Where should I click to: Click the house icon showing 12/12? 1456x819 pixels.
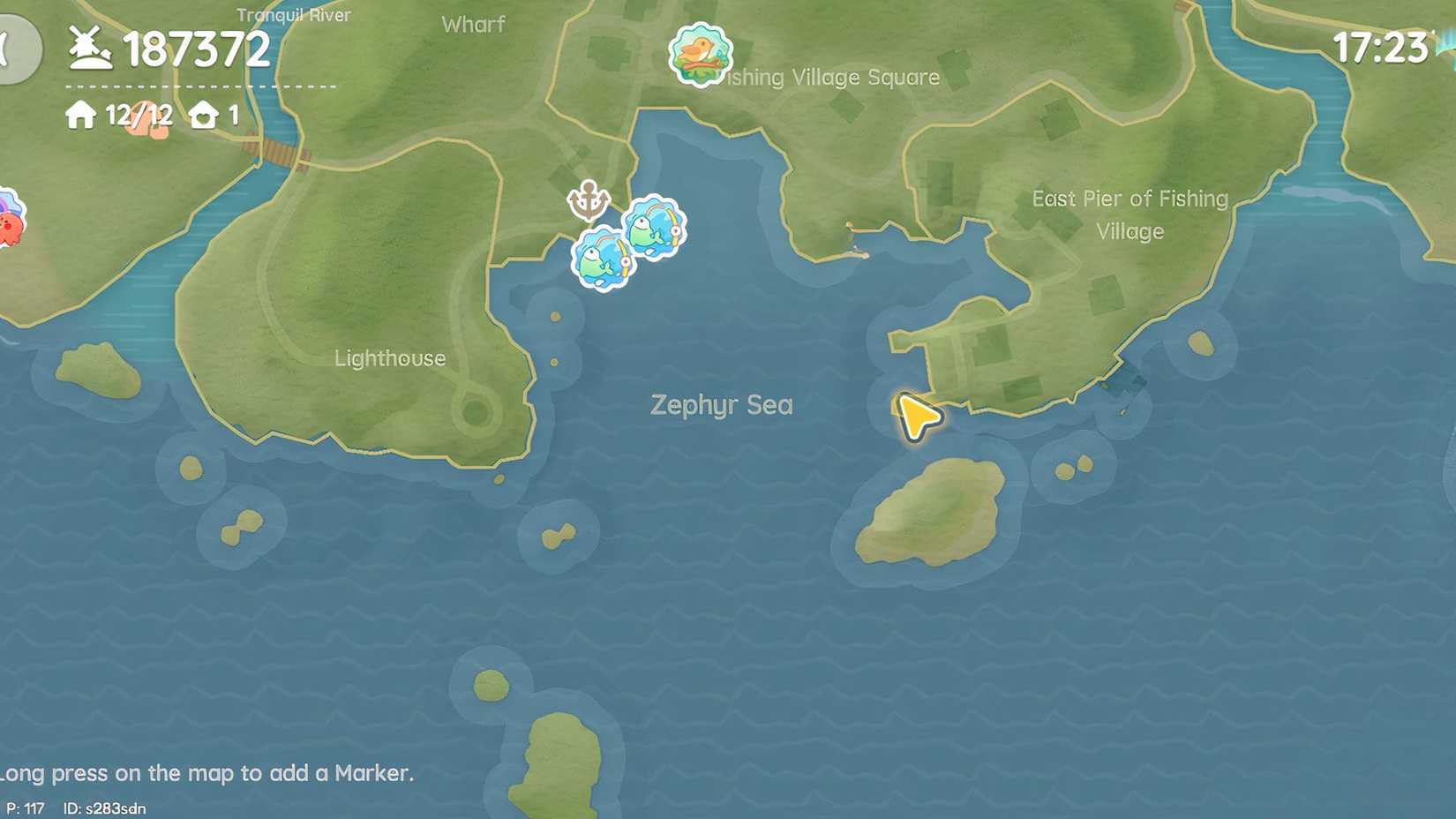click(x=82, y=114)
